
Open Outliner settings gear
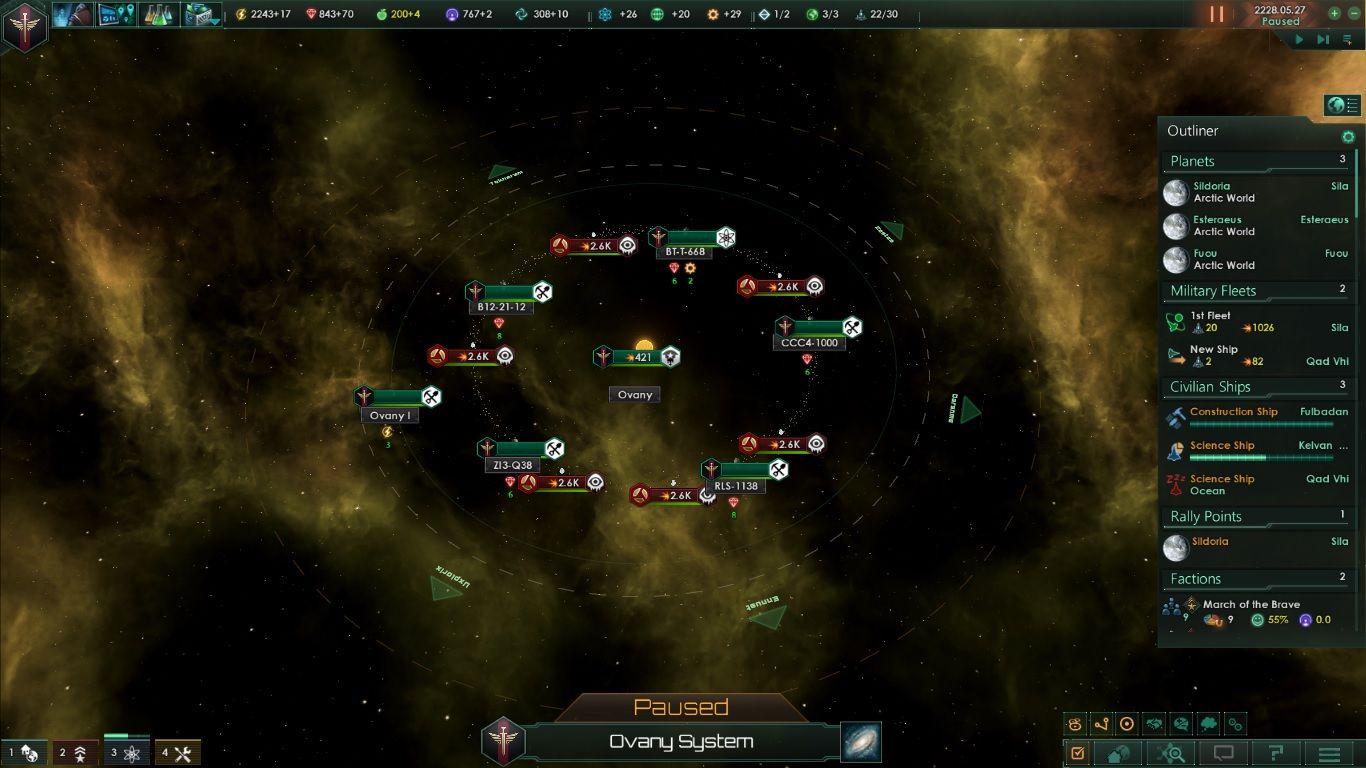[1348, 137]
